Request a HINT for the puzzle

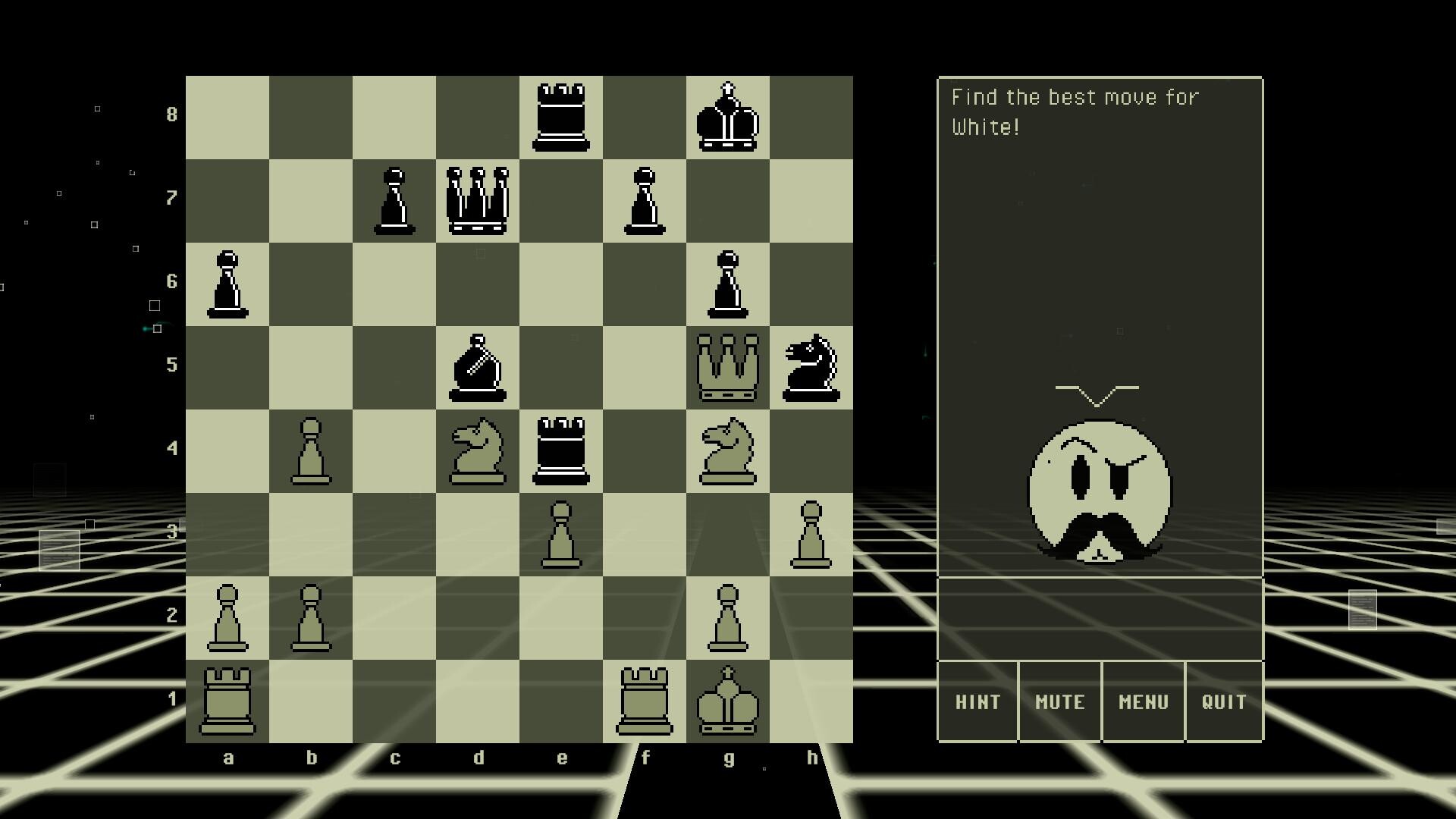(x=977, y=701)
